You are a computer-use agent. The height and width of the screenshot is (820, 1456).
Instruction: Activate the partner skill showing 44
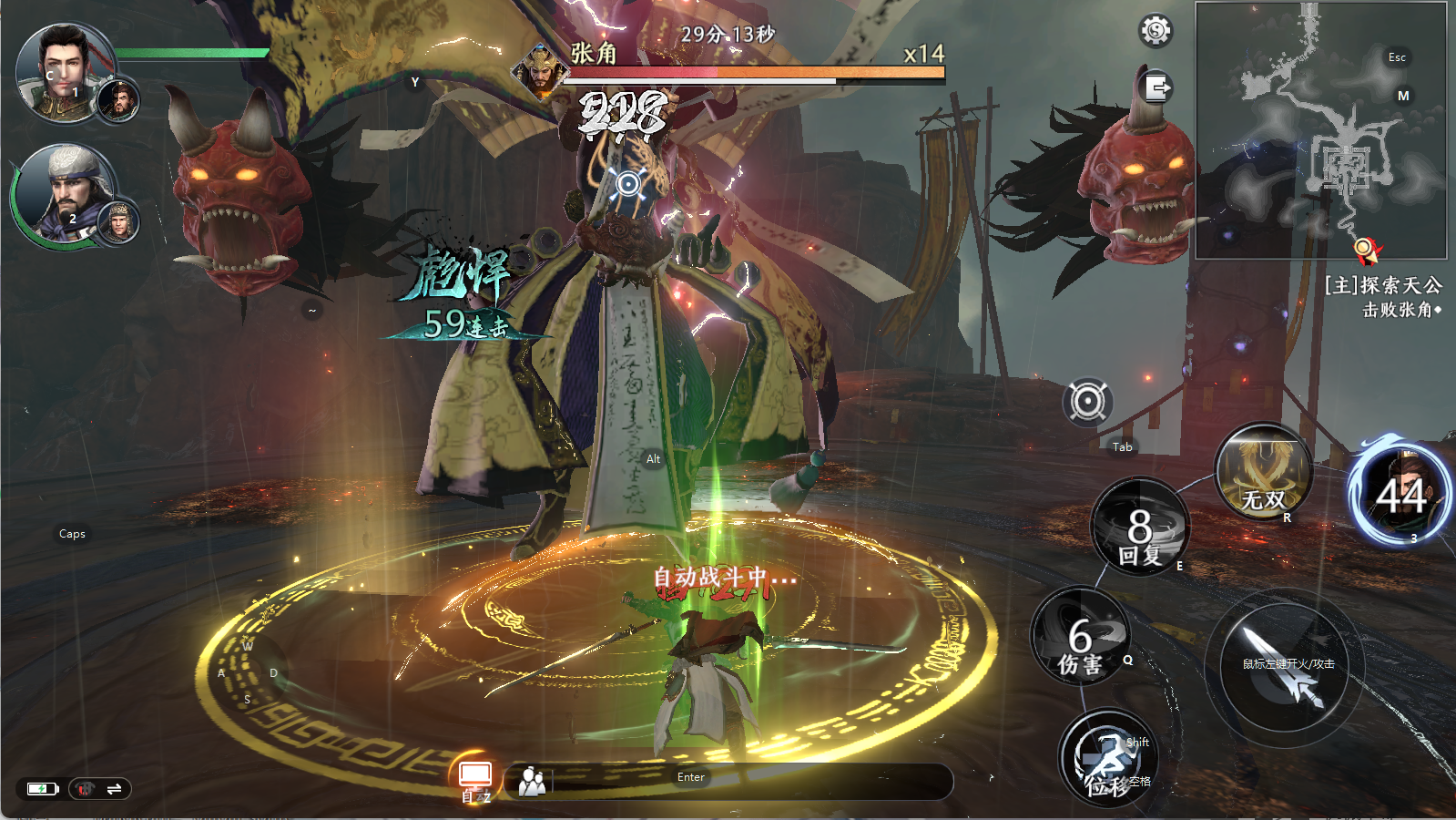pos(1400,496)
